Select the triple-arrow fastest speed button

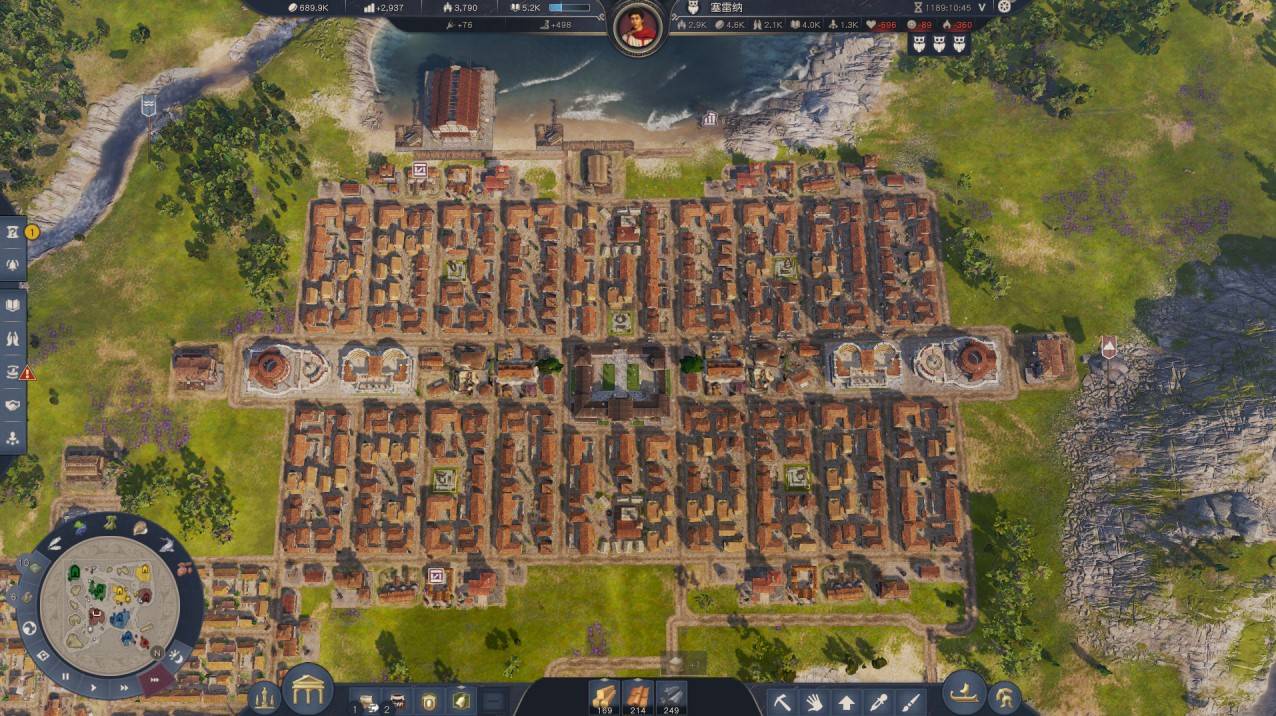(x=154, y=680)
